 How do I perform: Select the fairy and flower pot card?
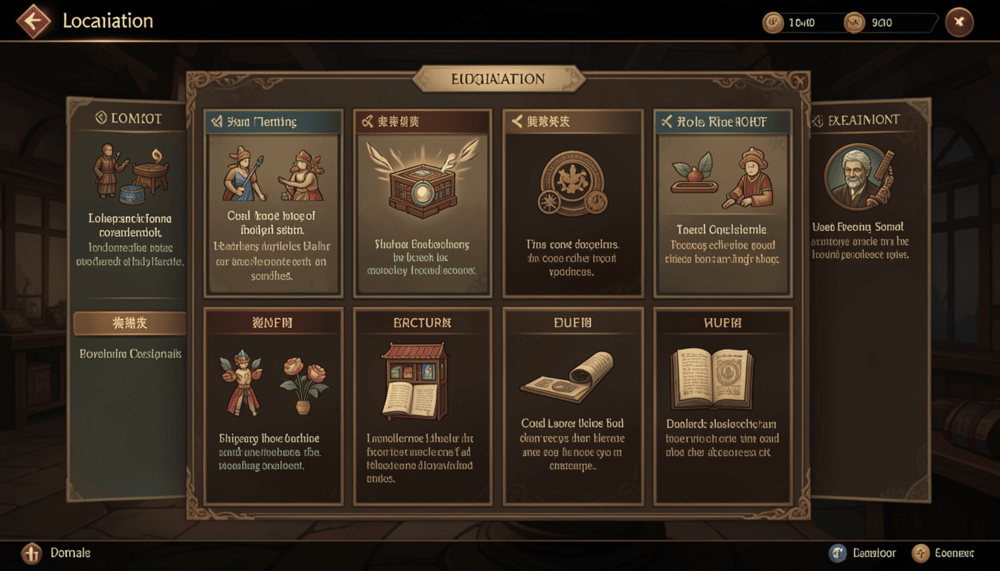click(x=273, y=405)
